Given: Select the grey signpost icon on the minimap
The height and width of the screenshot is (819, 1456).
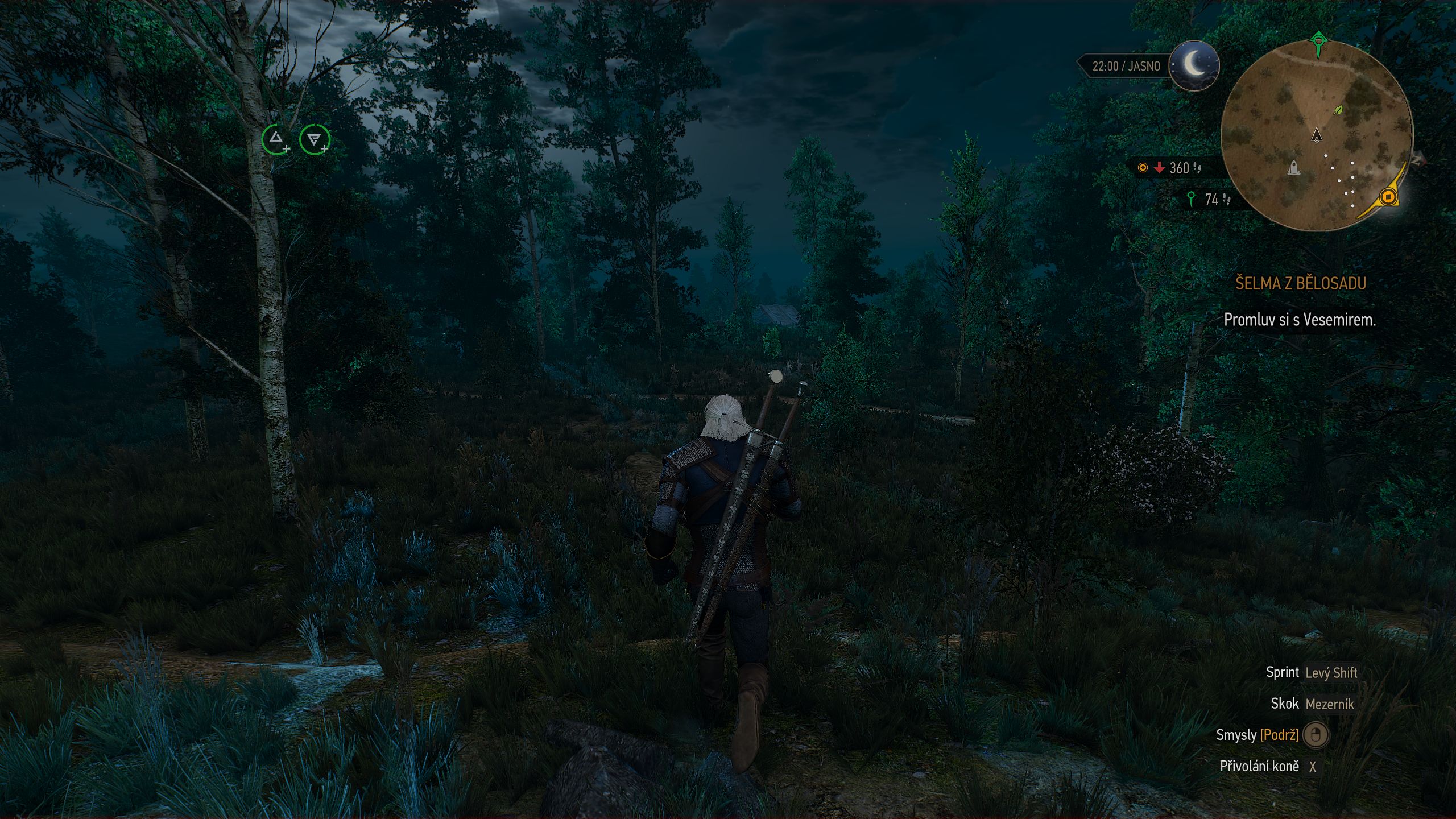Looking at the screenshot, I should pos(1293,168).
